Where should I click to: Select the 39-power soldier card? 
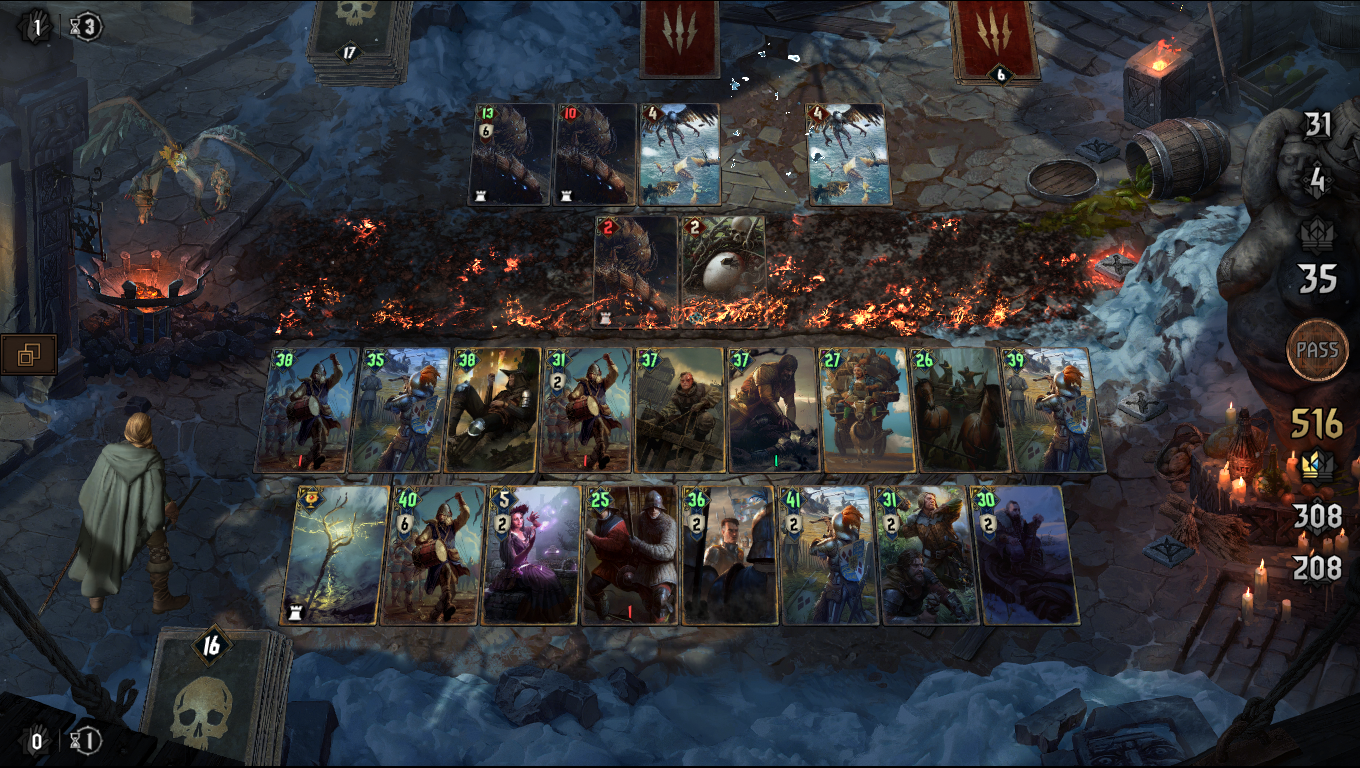tap(1052, 410)
